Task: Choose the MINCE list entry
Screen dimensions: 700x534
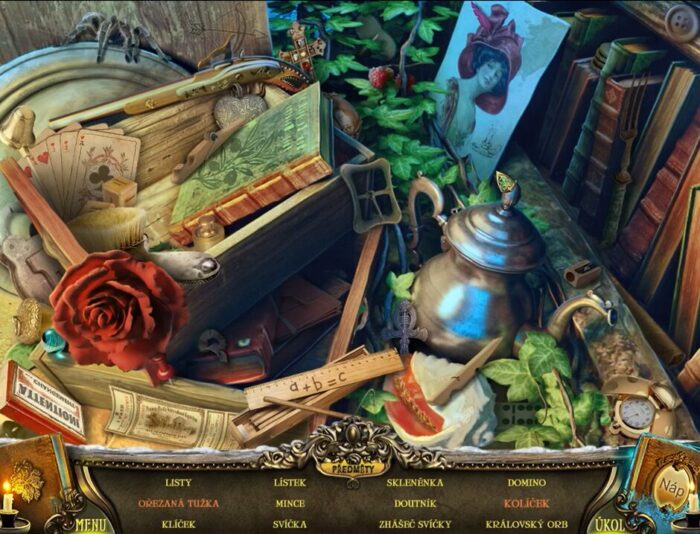Action: [290, 503]
